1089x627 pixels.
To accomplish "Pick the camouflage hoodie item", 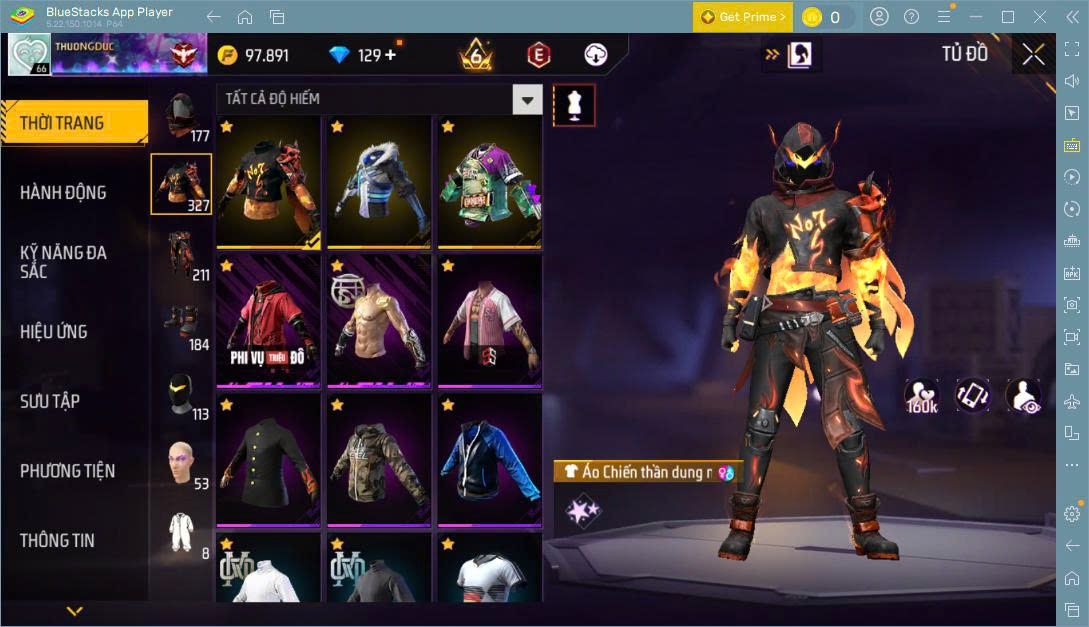I will (379, 459).
